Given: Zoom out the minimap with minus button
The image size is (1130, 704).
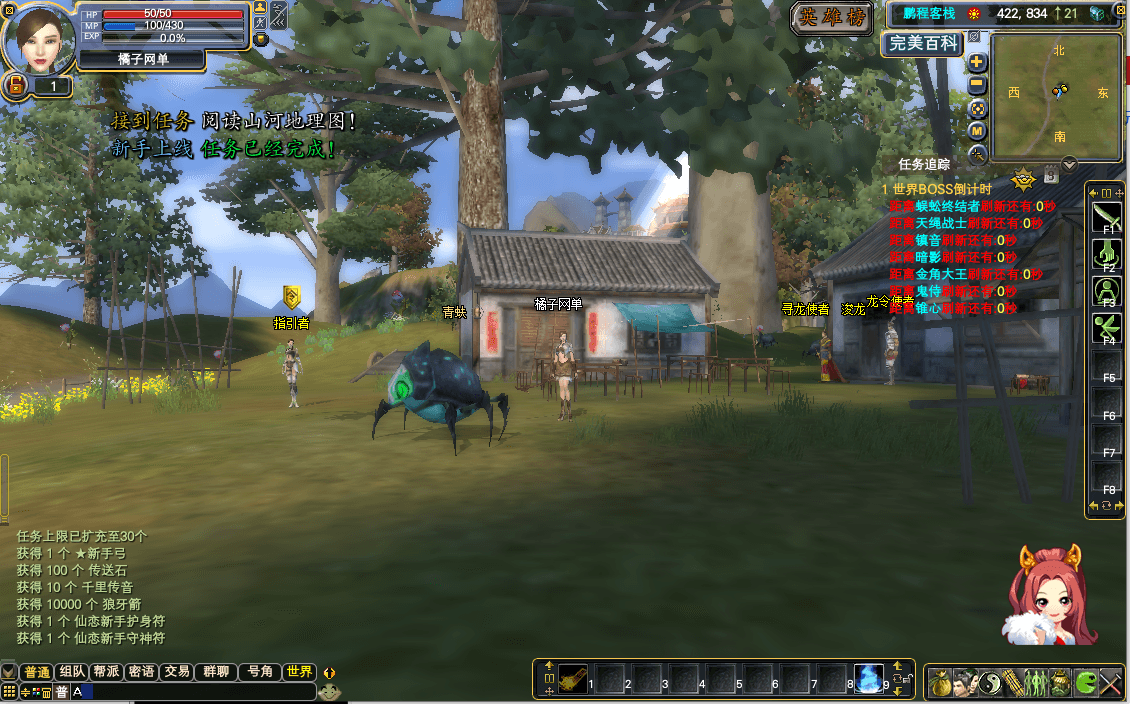Looking at the screenshot, I should (978, 85).
